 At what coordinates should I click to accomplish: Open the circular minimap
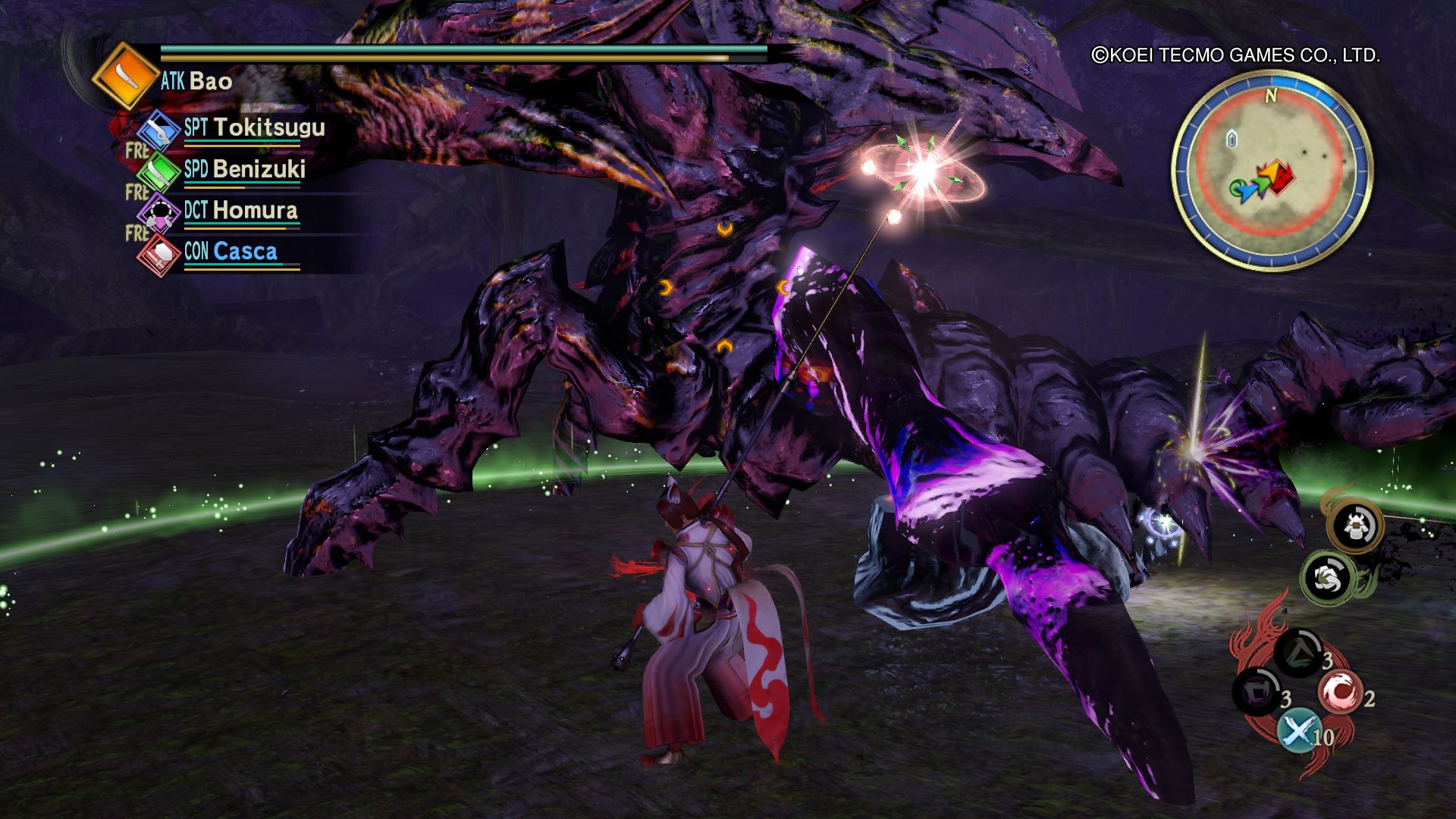[1272, 171]
